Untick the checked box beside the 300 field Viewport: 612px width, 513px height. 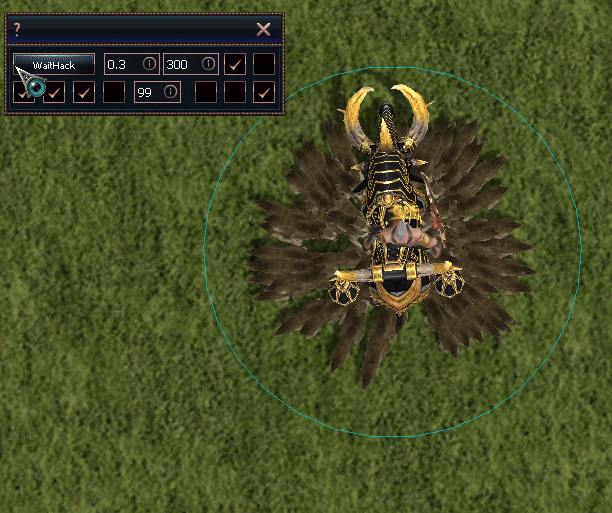click(x=235, y=64)
